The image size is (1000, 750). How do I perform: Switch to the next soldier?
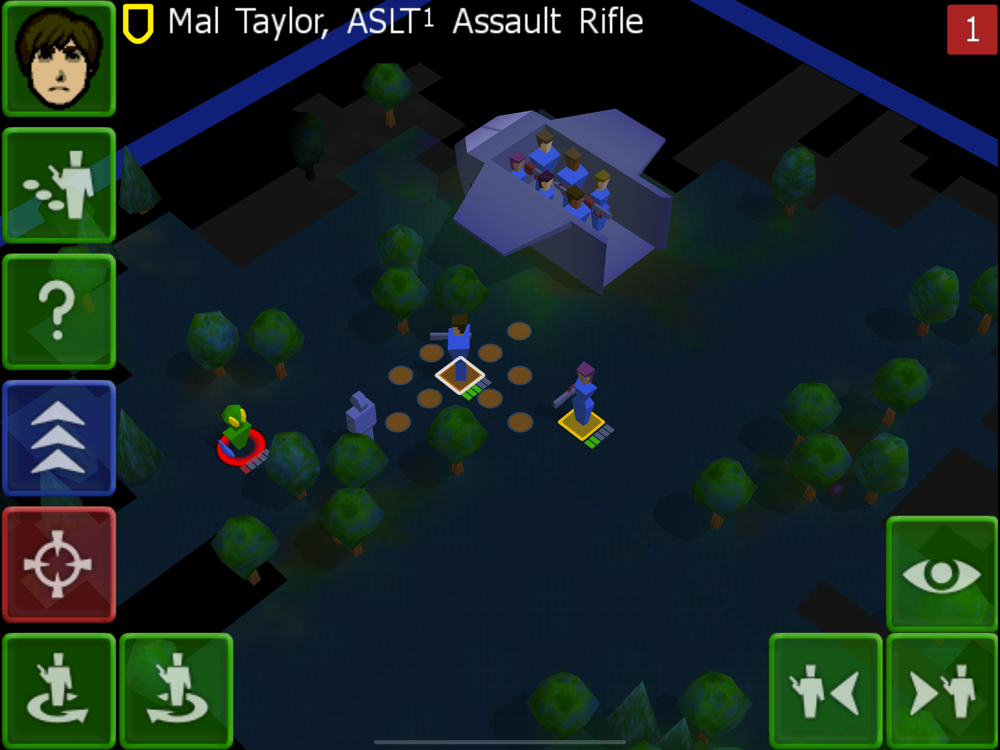(942, 691)
